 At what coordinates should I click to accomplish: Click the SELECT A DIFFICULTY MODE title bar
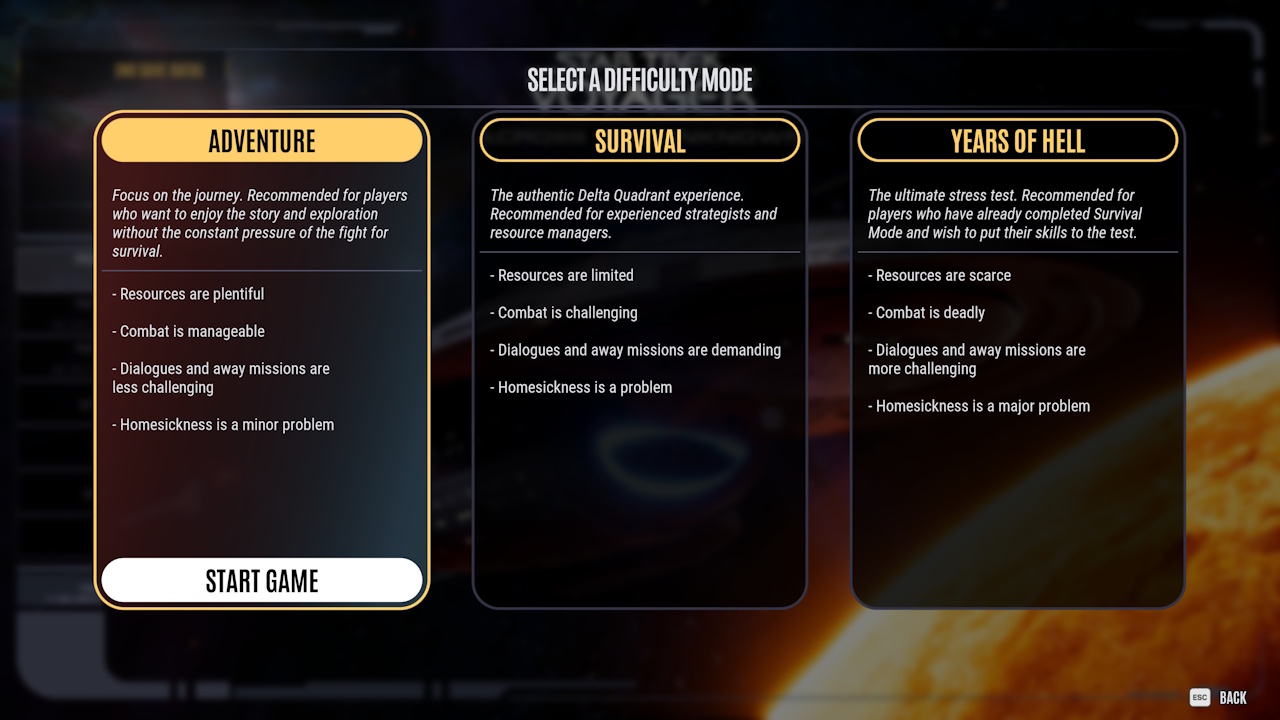pos(640,81)
